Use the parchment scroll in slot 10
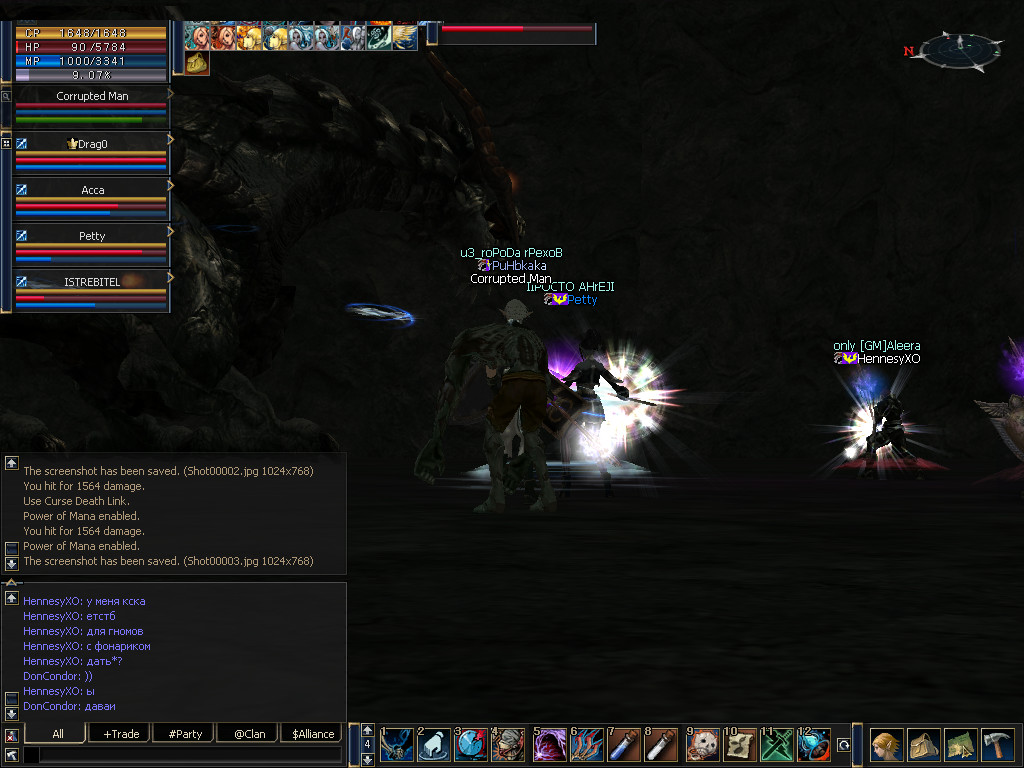This screenshot has height=768, width=1024. point(740,746)
